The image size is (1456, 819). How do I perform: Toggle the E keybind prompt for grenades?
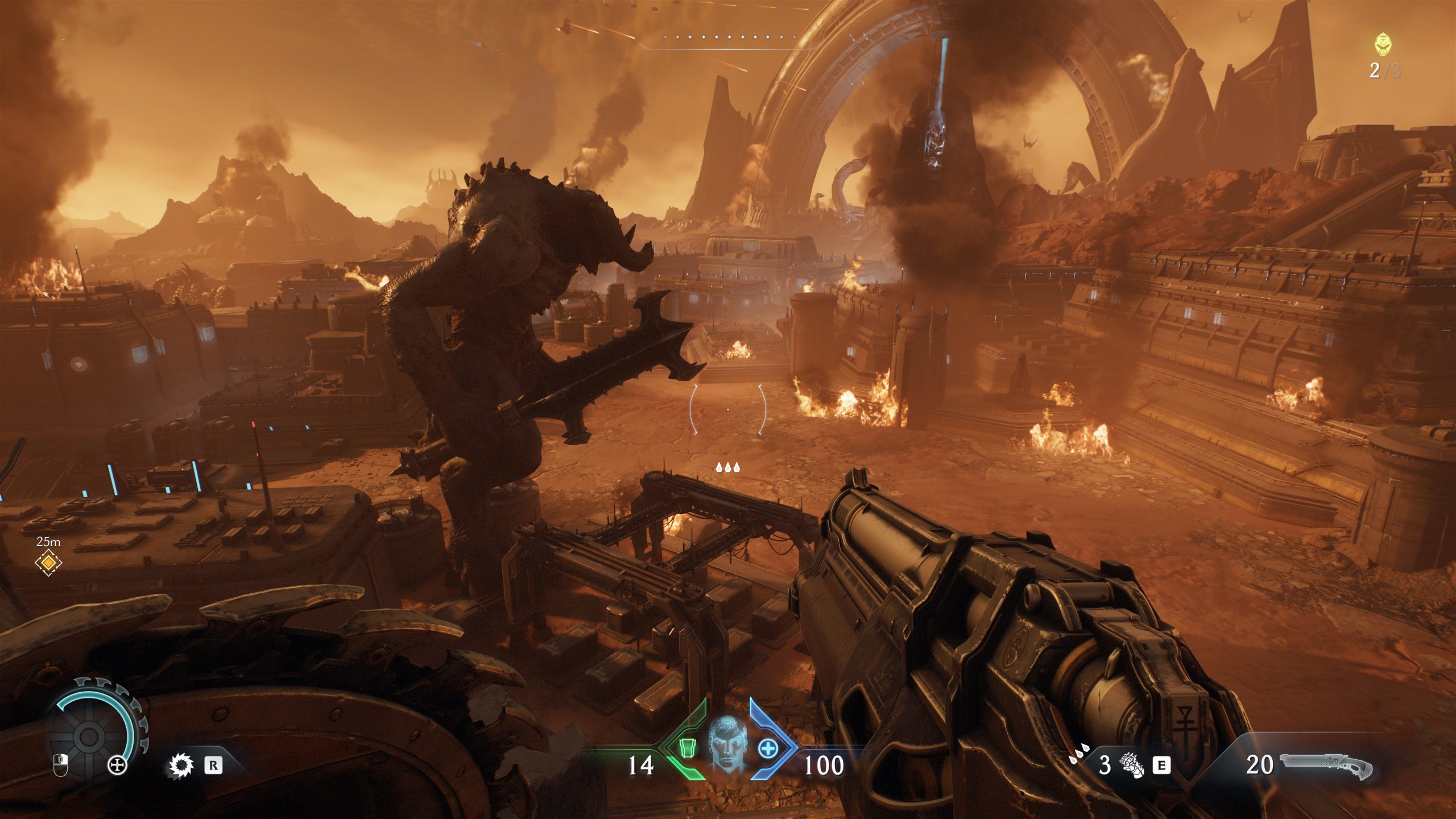tap(1160, 766)
